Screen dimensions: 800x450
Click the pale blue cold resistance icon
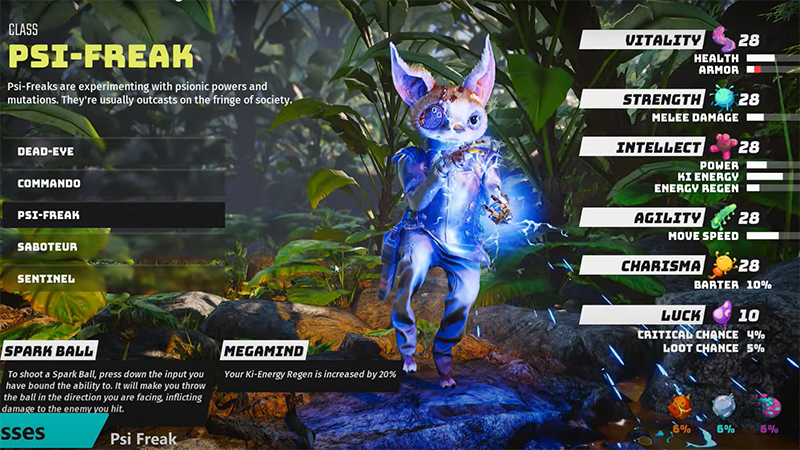coord(725,408)
